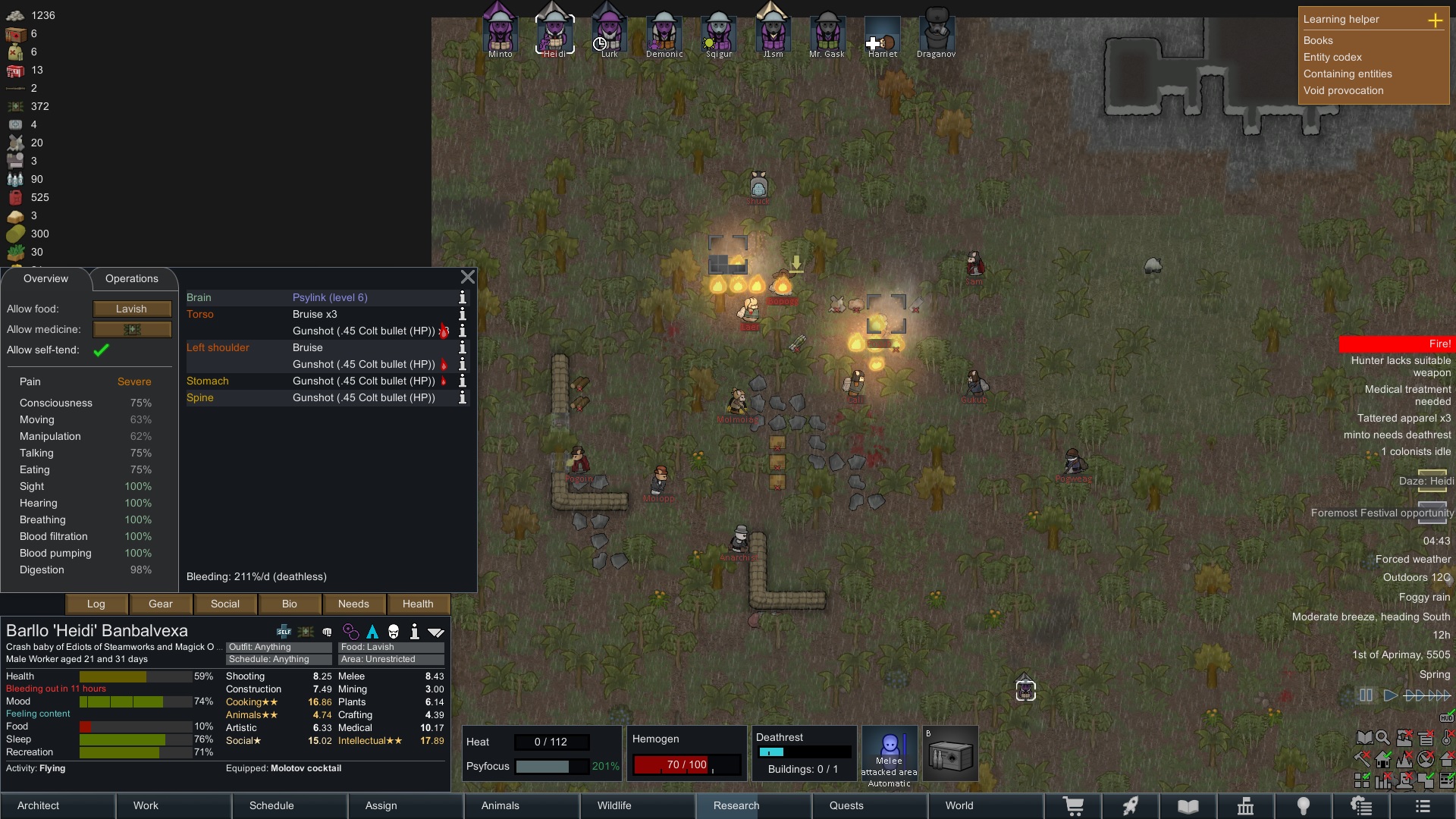Toggle the roof overlay display
Viewport: 1456px width, 819px height.
1445,758
